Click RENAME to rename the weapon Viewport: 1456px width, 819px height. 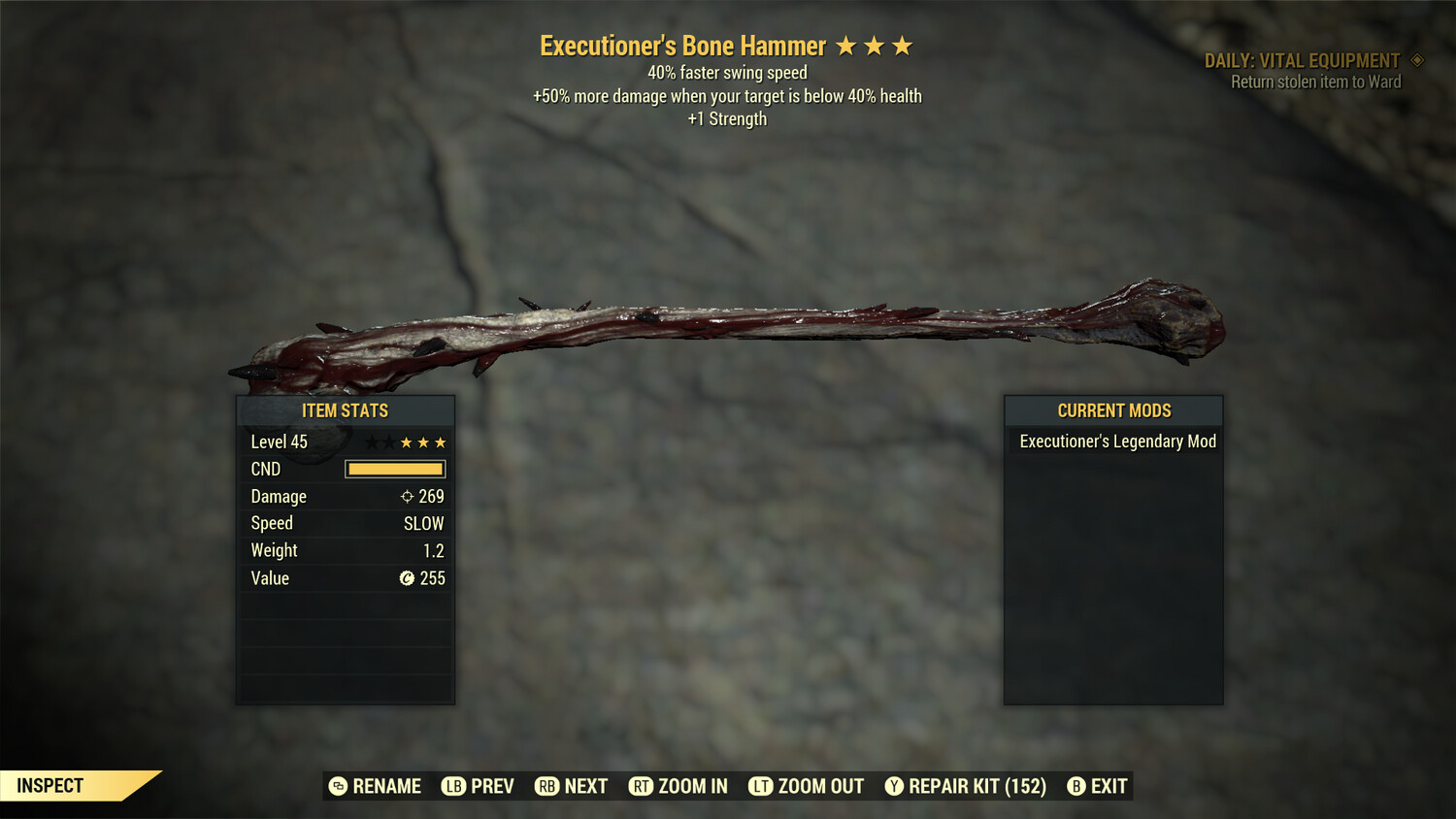point(387,786)
